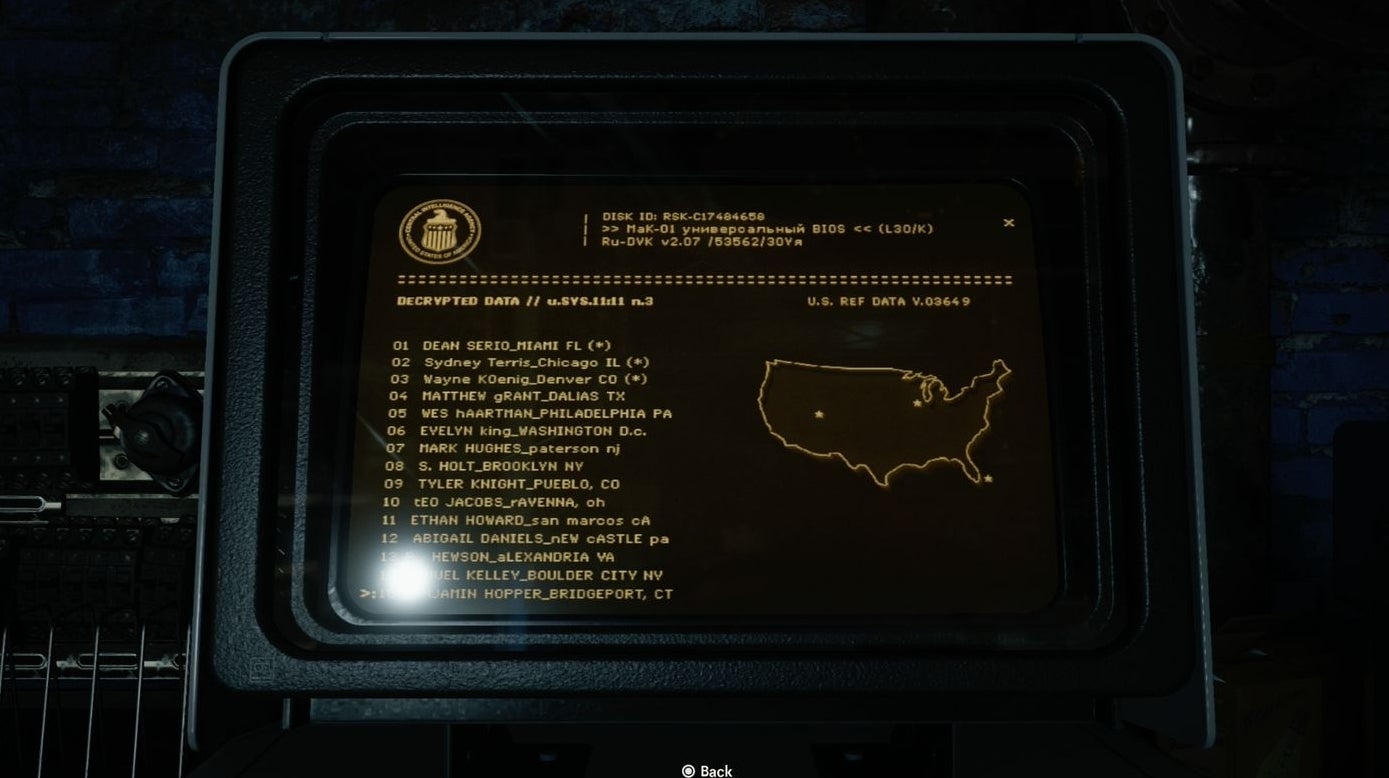Select entry 01 DEAN SERIO_MIAMI FL
Image resolution: width=1389 pixels, height=778 pixels.
[498, 344]
